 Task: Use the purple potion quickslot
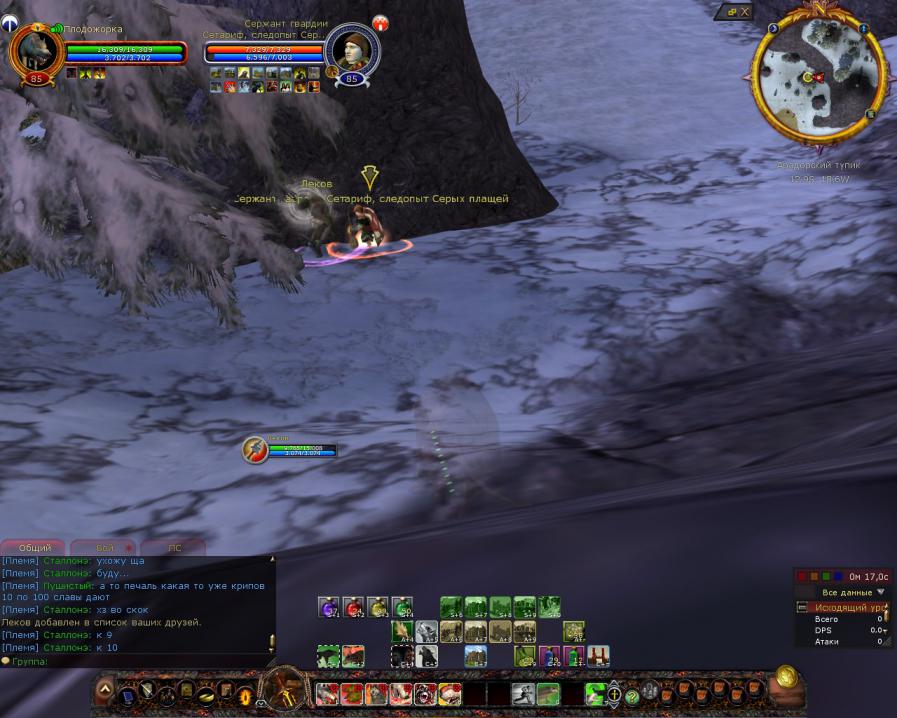tap(328, 606)
